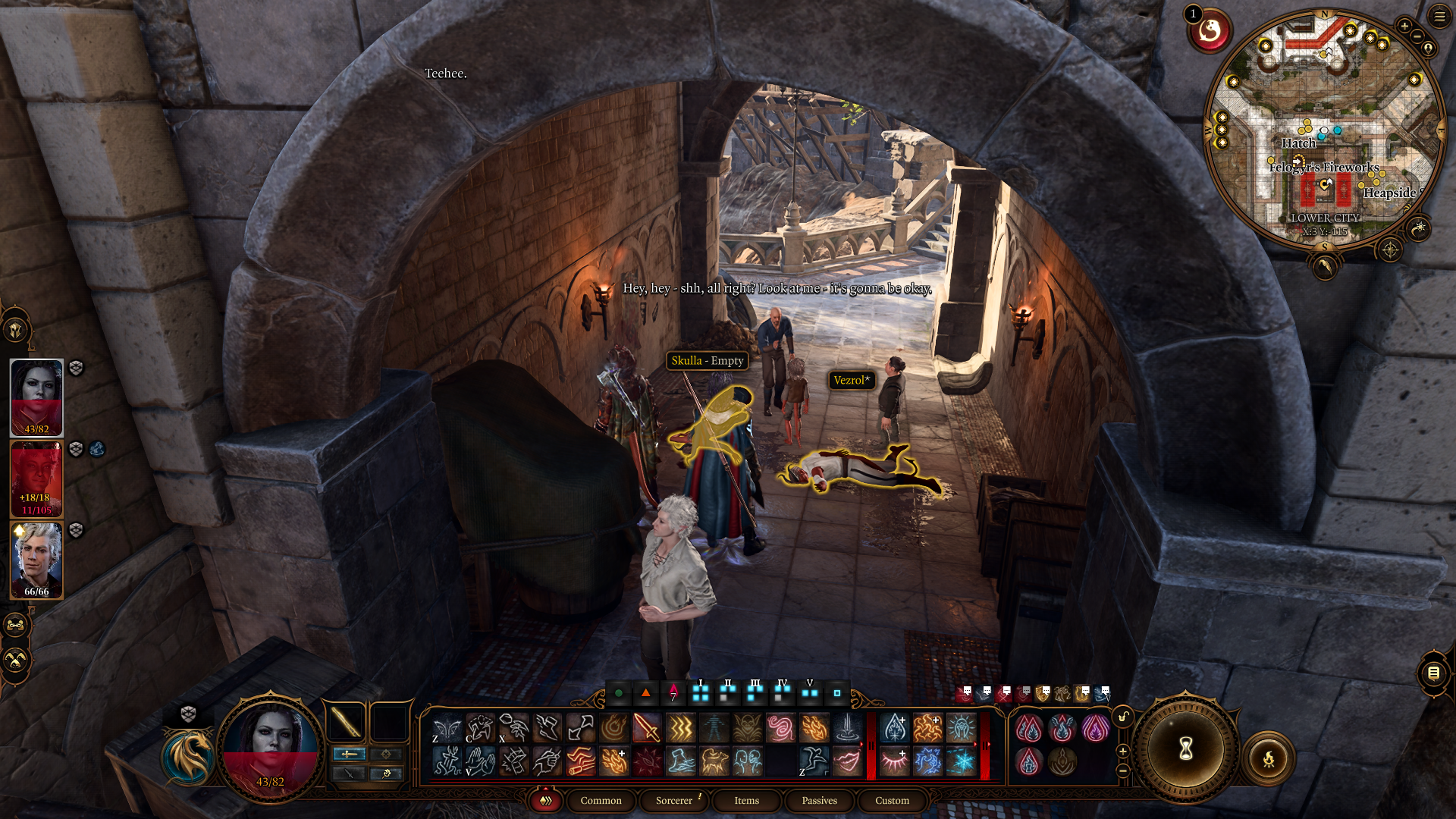Viewport: 1456px width, 819px height.
Task: Toggle turn-based mode with the hourglass dial
Action: tap(1186, 749)
